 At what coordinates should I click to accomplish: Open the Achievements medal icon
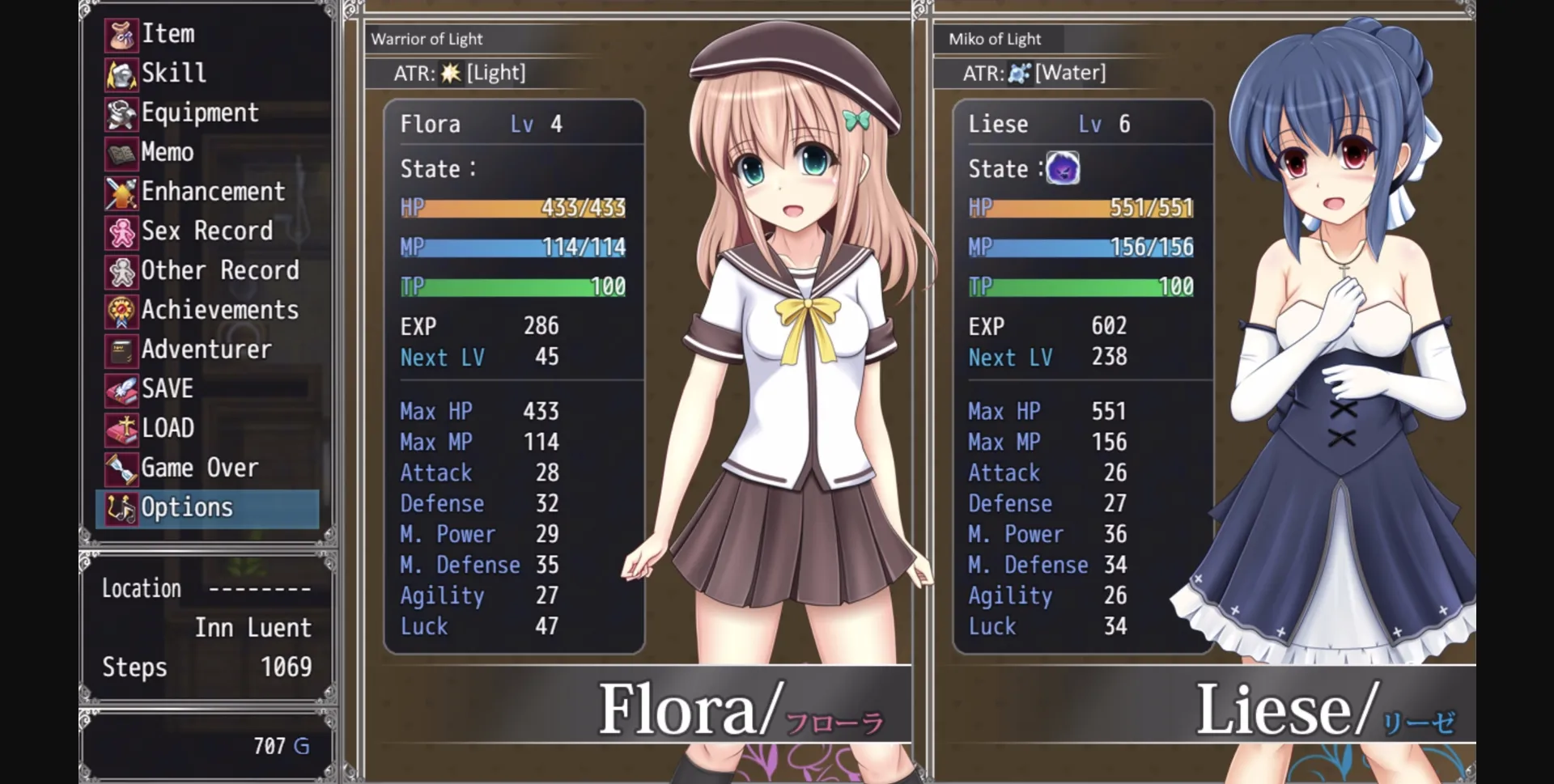click(120, 310)
